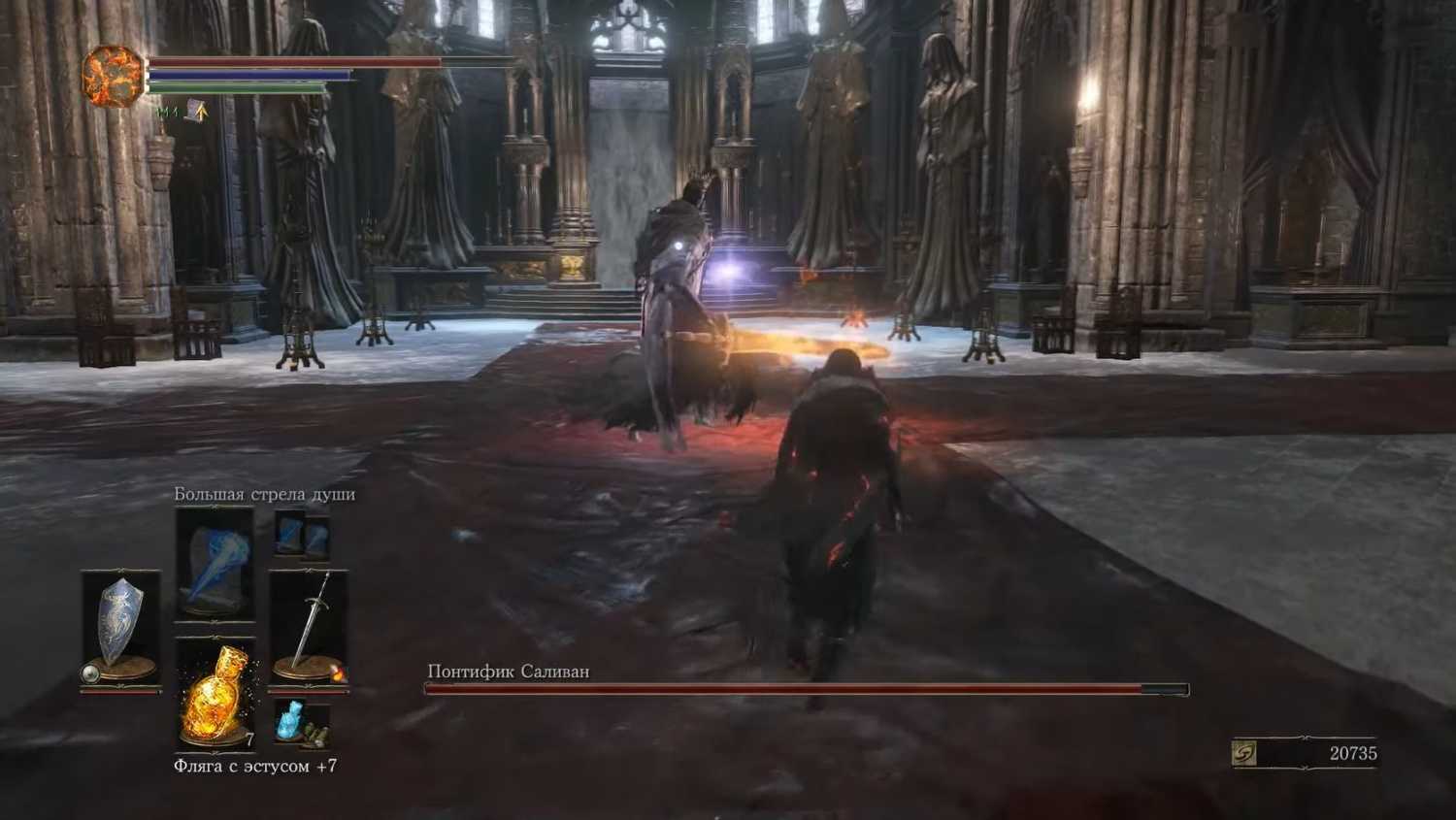Click the fiery ember emblem by the health bar
The width and height of the screenshot is (1456, 820).
112,76
